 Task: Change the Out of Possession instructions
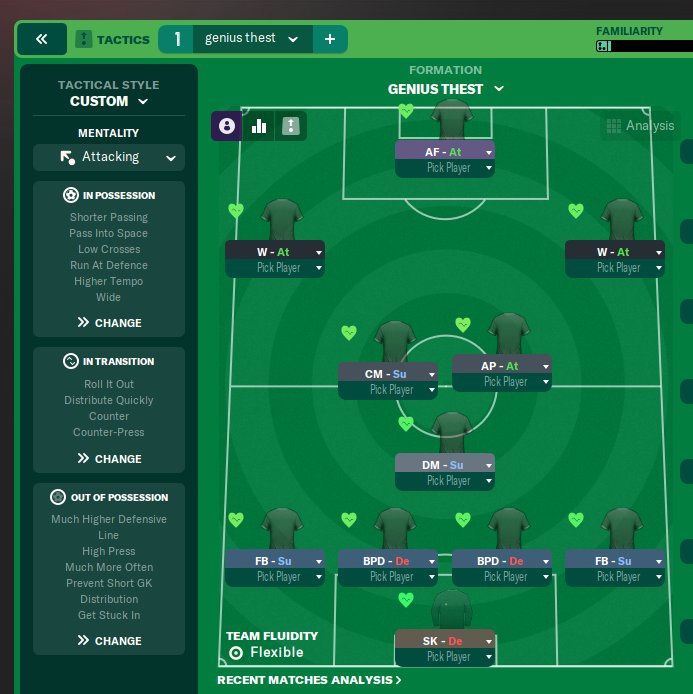tap(109, 641)
